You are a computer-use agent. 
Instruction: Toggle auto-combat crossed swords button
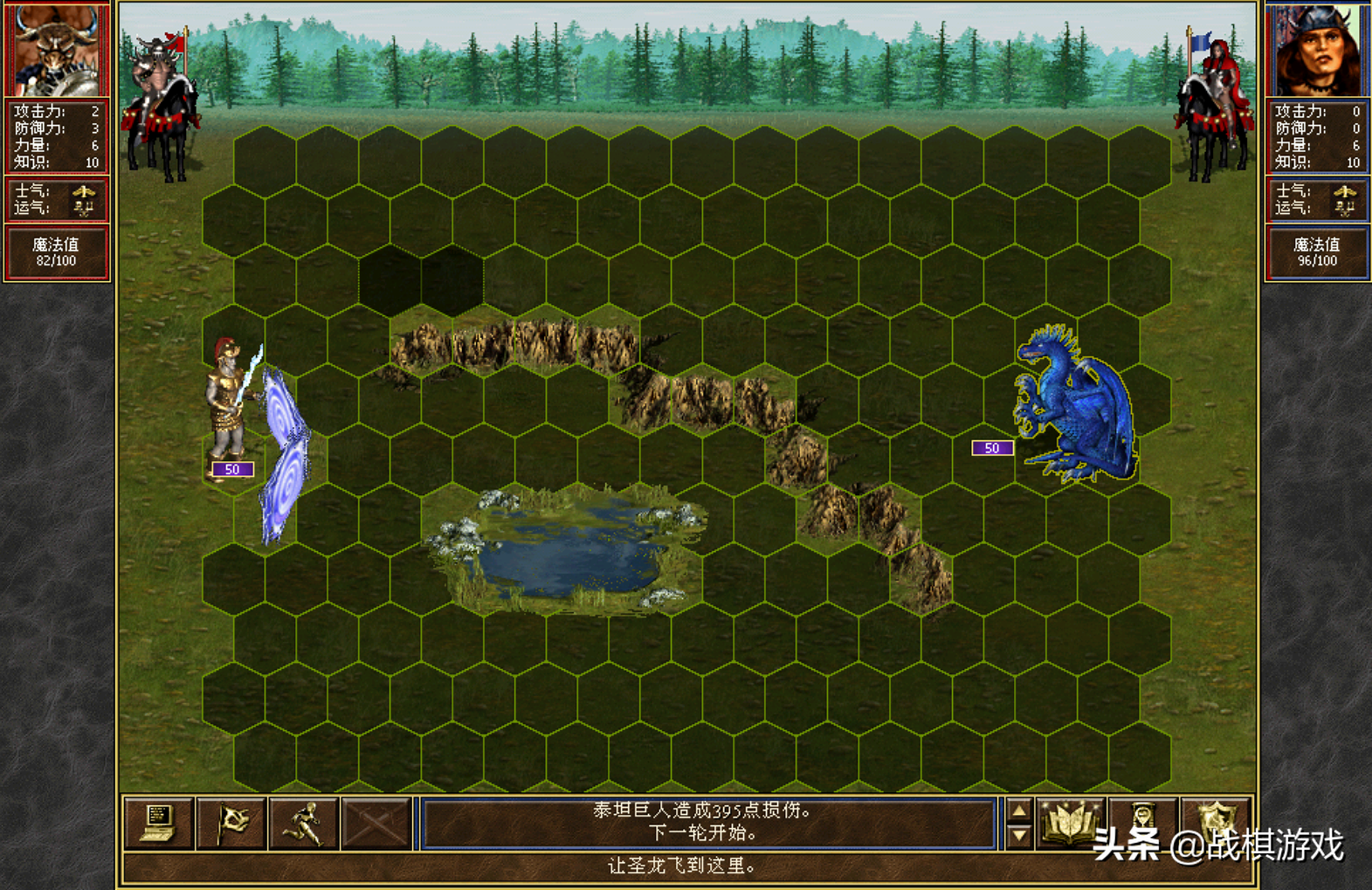pyautogui.click(x=376, y=823)
